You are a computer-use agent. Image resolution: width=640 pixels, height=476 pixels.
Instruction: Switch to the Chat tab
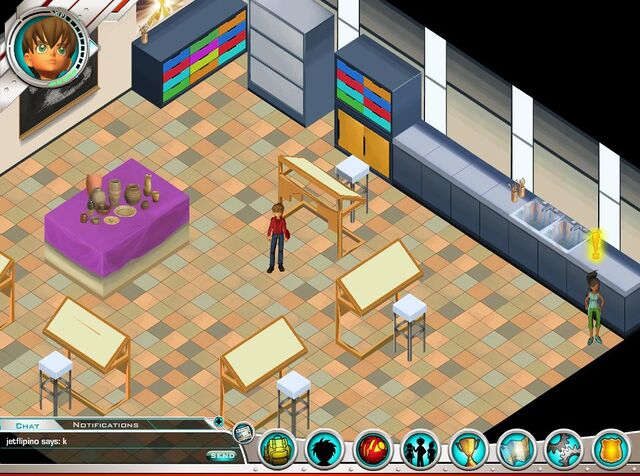27,425
